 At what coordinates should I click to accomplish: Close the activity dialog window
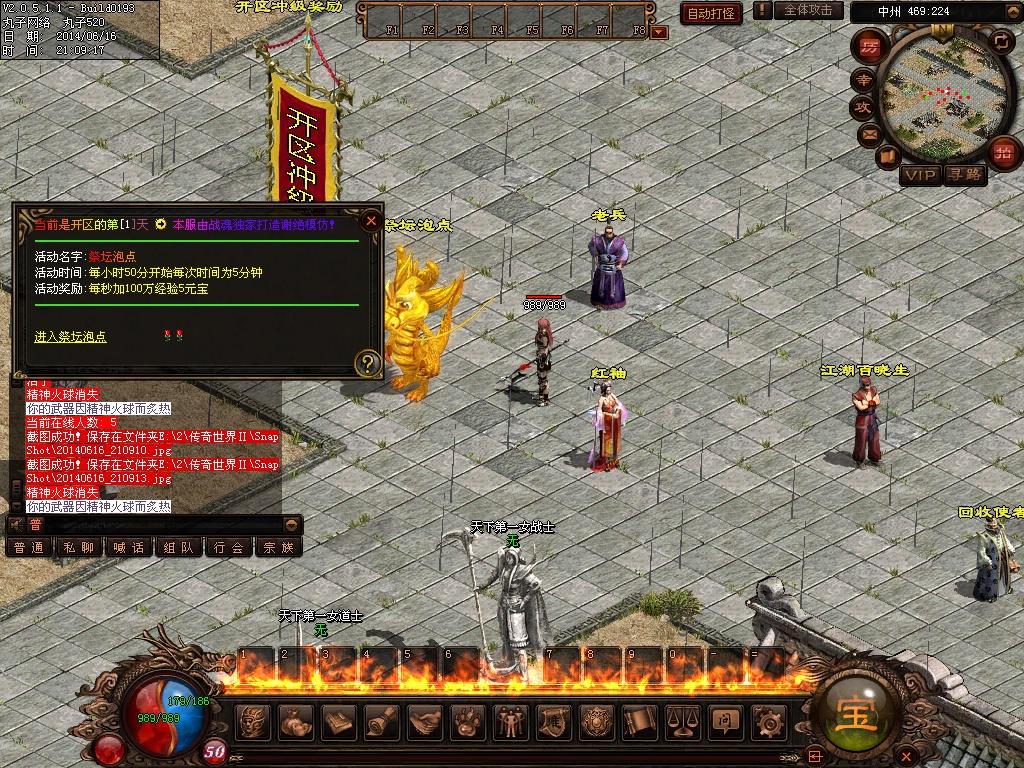[x=371, y=221]
